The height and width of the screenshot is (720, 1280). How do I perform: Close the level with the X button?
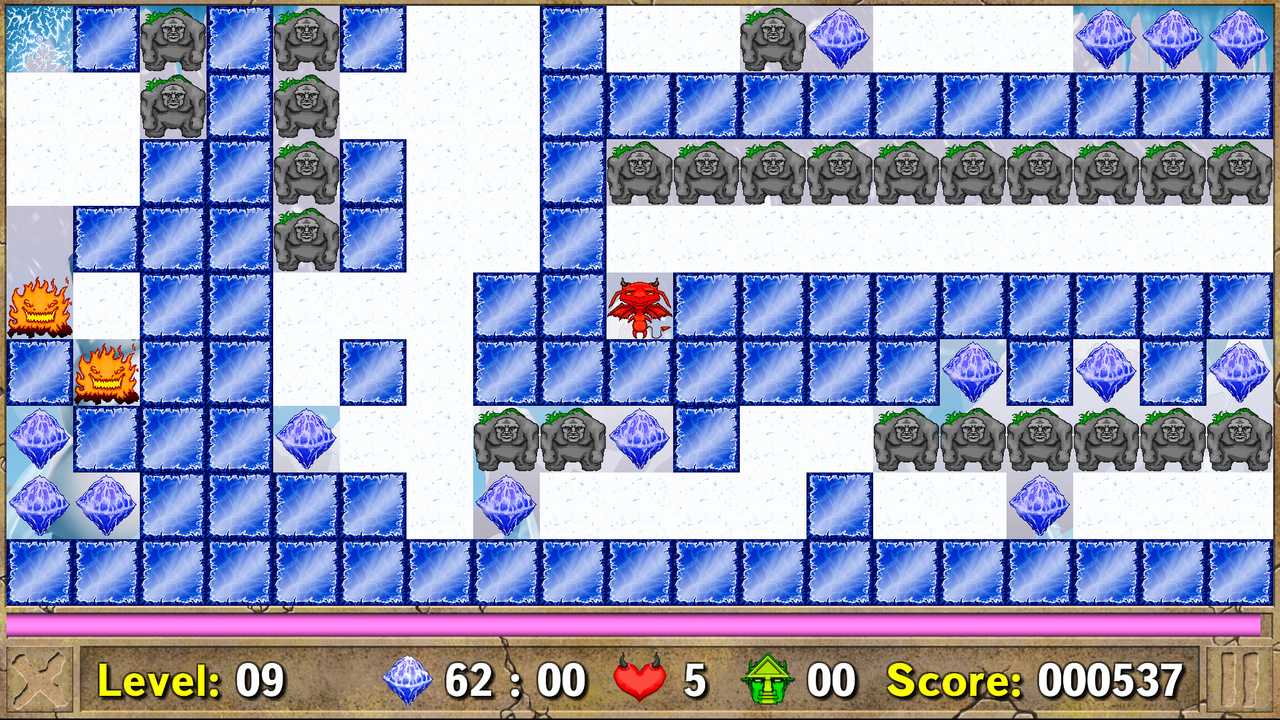39,681
